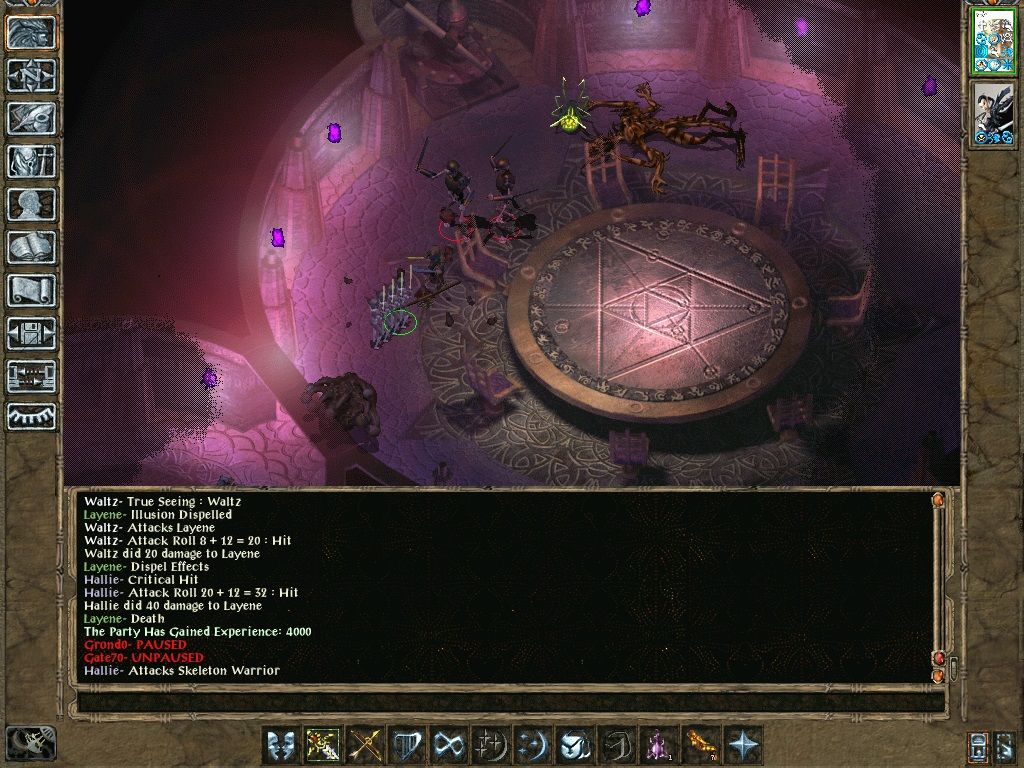Activate the harp bard song button
This screenshot has width=1024, height=768.
pyautogui.click(x=407, y=746)
